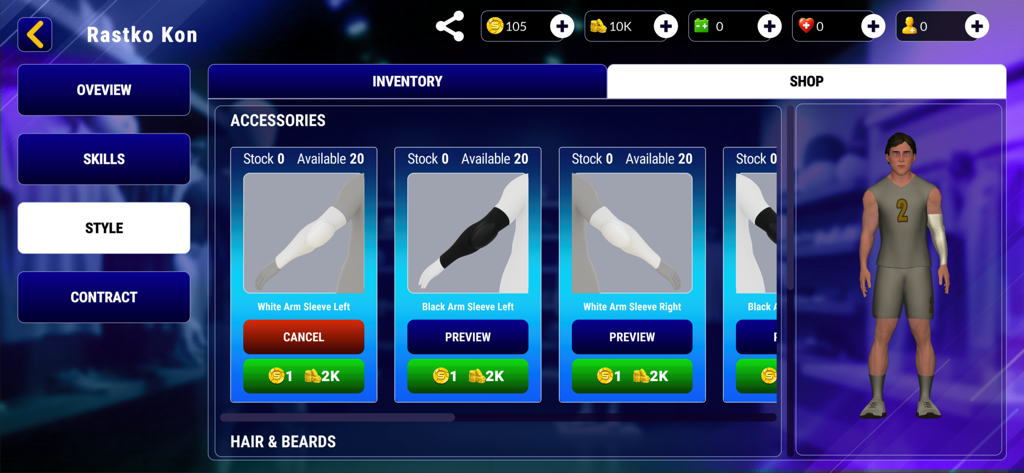This screenshot has height=473, width=1024.
Task: Buy the White Arm Sleeve Left
Action: [304, 376]
